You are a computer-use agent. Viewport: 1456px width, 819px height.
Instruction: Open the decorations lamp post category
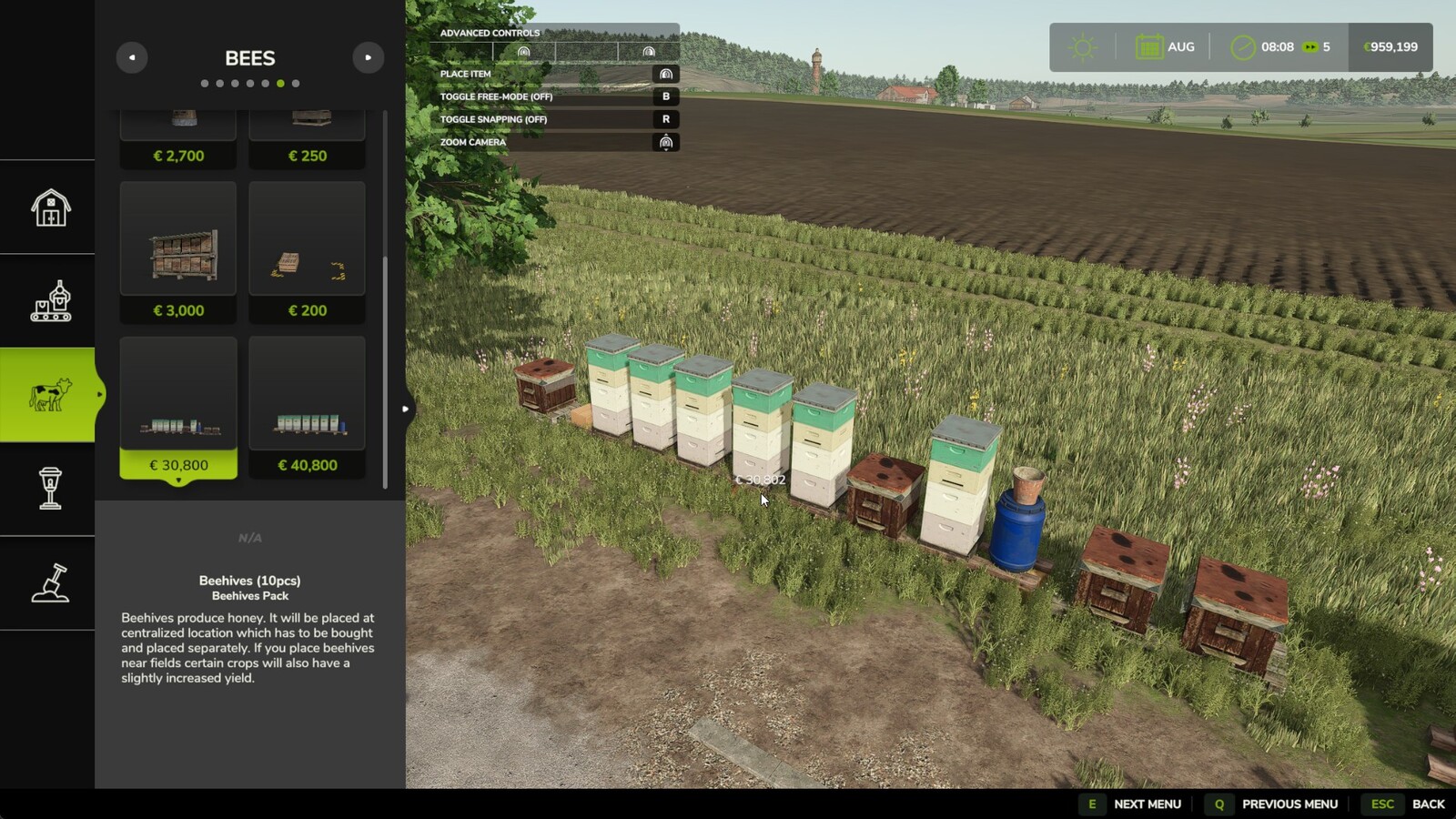(48, 490)
